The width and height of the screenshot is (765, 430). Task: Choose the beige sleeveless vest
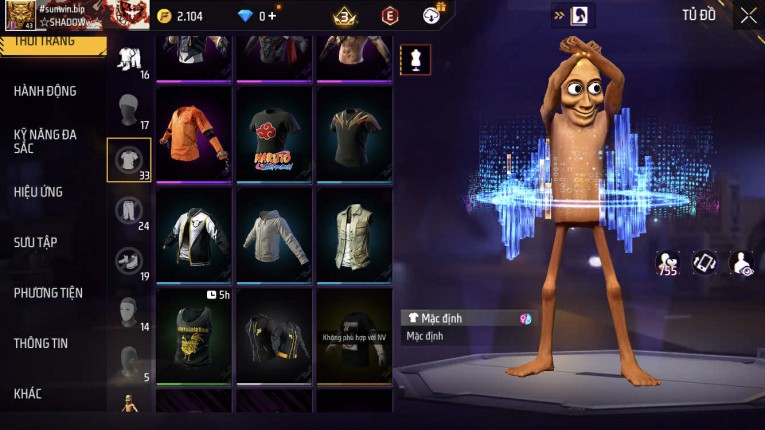tap(354, 235)
